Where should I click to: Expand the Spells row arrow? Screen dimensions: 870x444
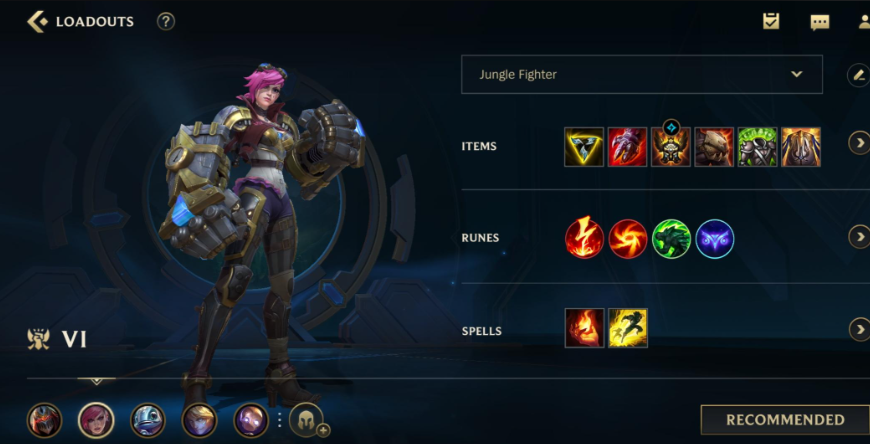pos(858,329)
